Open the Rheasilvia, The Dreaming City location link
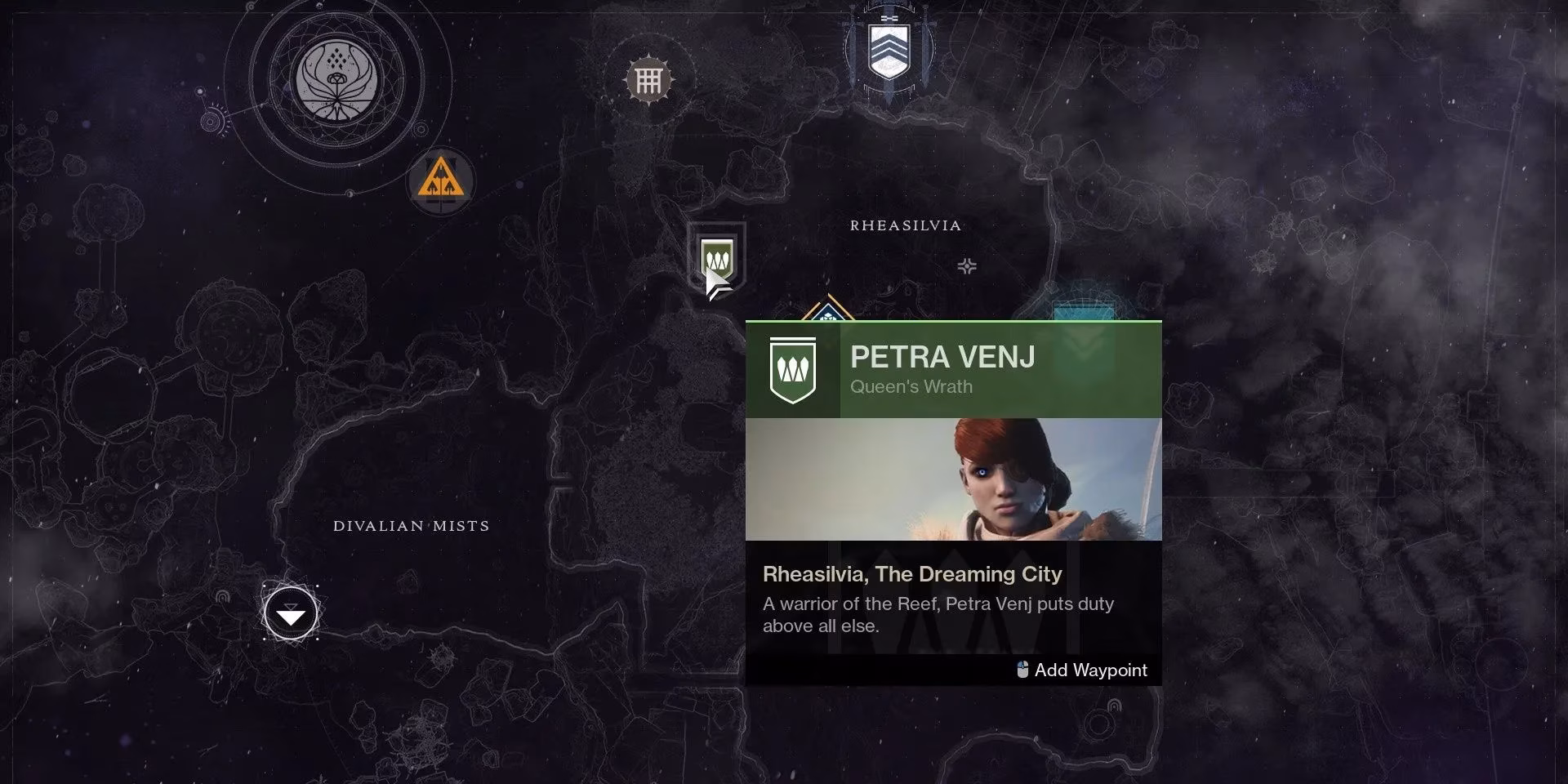This screenshot has height=784, width=1568. click(x=912, y=574)
